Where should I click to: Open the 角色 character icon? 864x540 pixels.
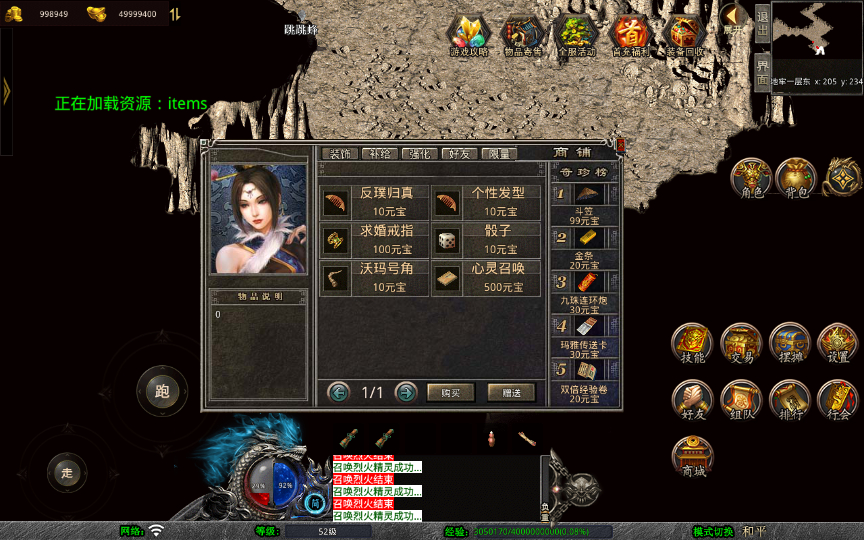(750, 178)
